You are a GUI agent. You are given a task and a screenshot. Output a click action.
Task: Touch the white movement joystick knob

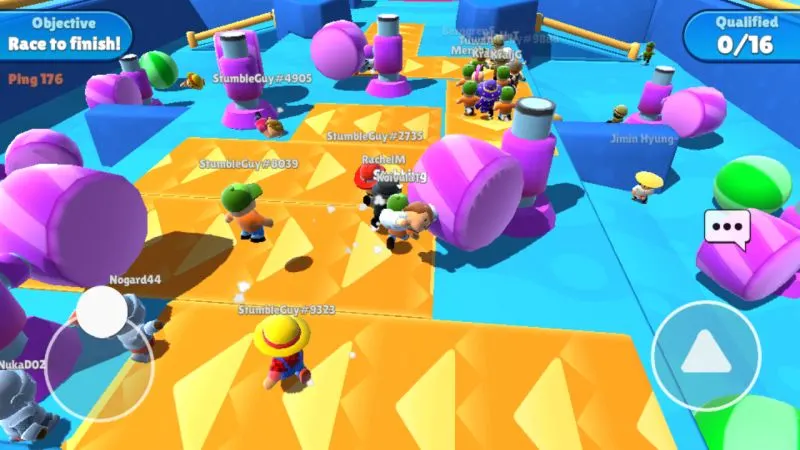(102, 312)
